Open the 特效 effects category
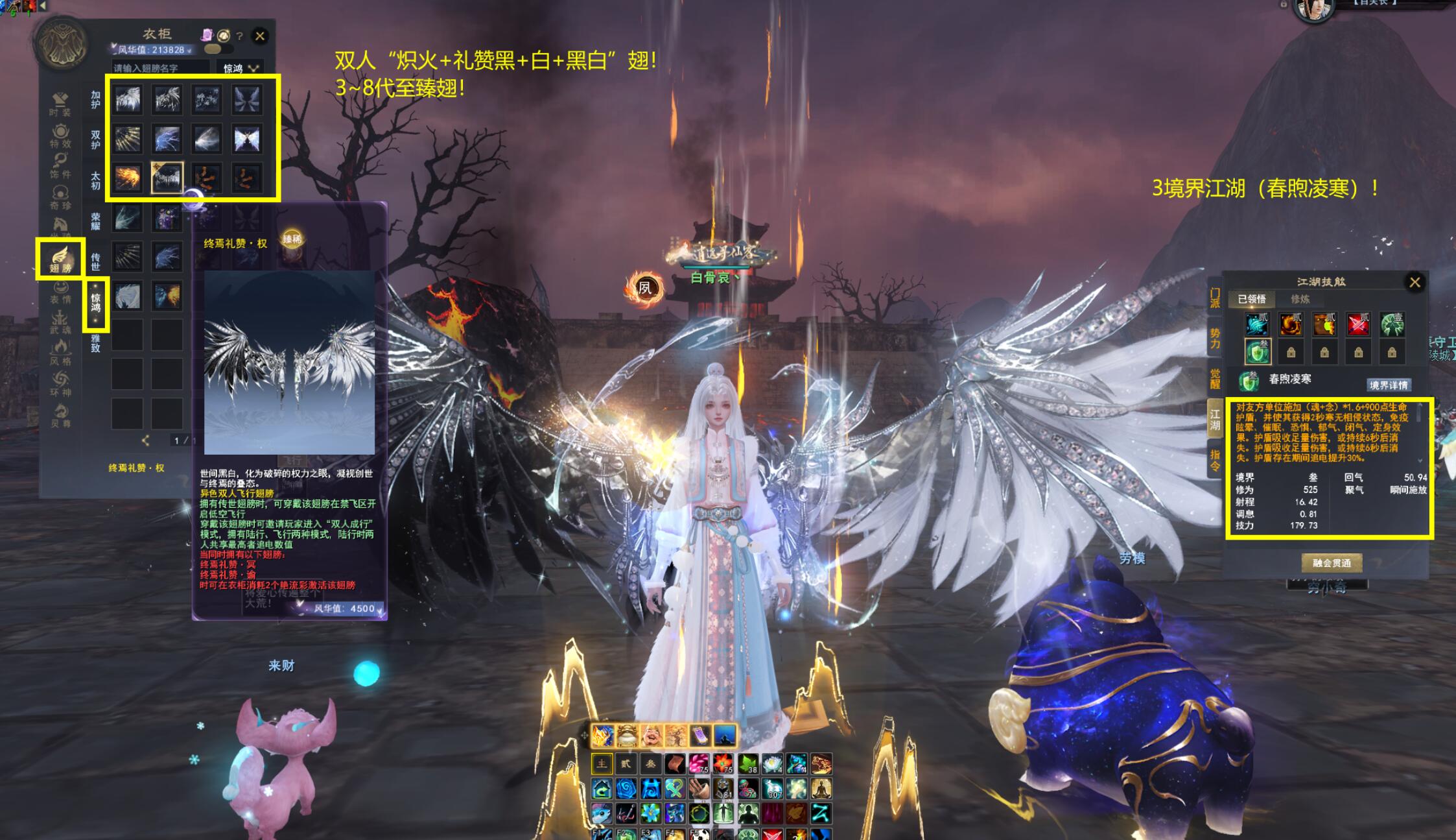Screen dimensions: 1456x840 tap(60, 135)
